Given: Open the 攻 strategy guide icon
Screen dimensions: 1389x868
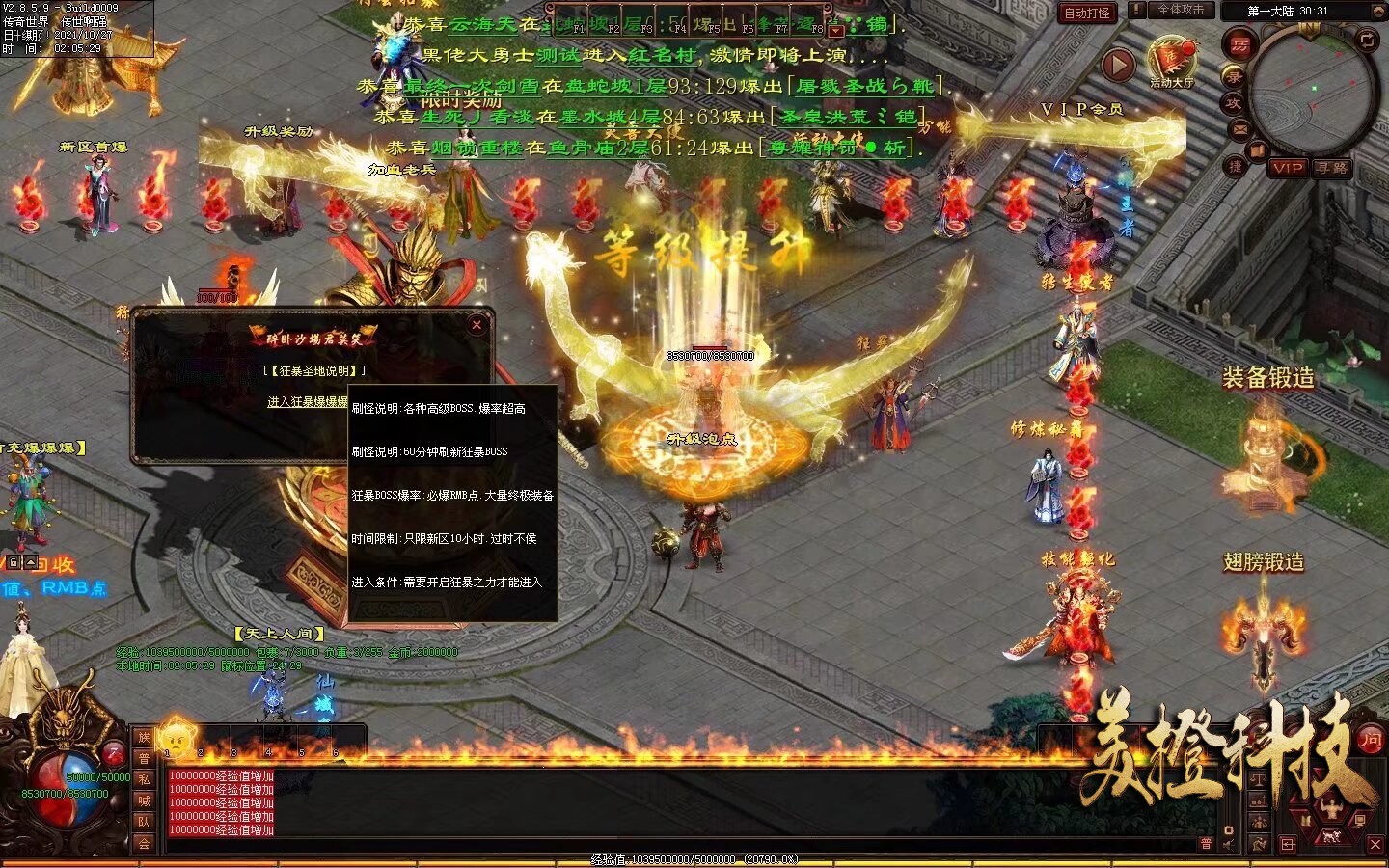Looking at the screenshot, I should [x=1234, y=102].
